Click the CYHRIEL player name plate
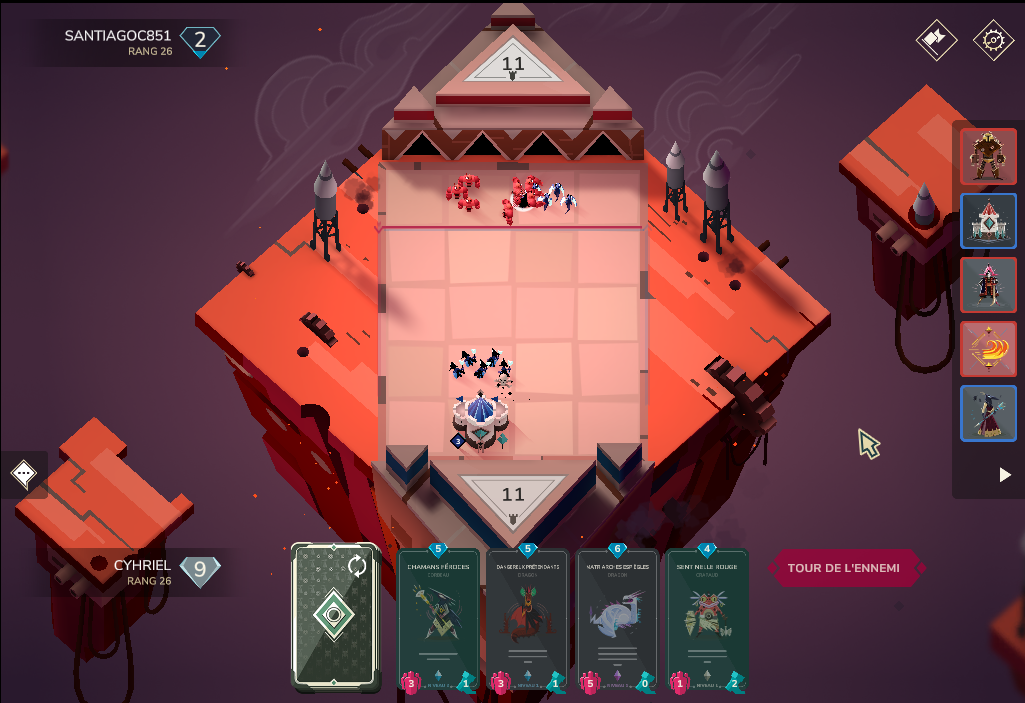Screen dimensions: 1025x703 click(x=142, y=571)
